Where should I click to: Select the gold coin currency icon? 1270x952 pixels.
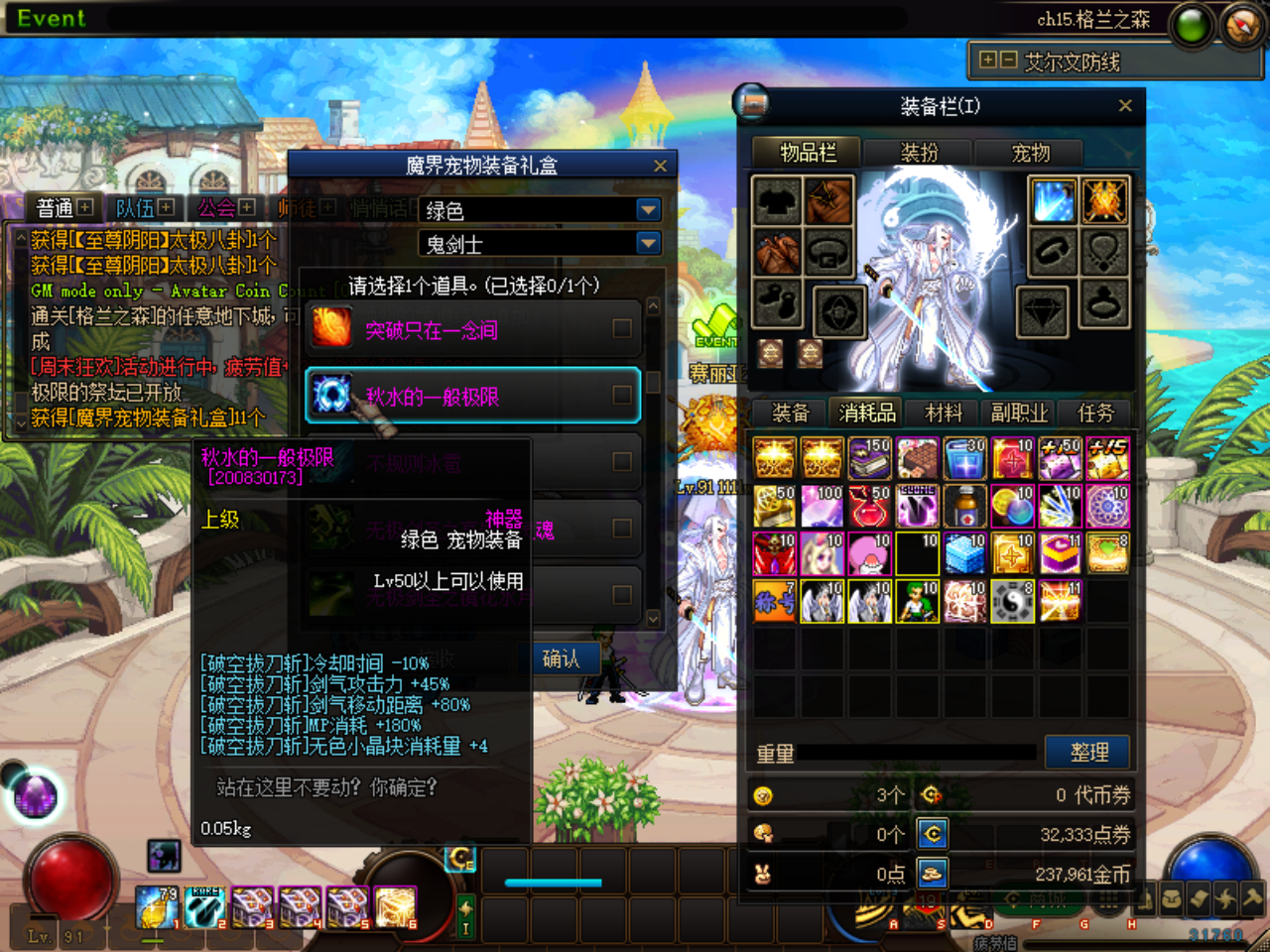click(x=931, y=873)
